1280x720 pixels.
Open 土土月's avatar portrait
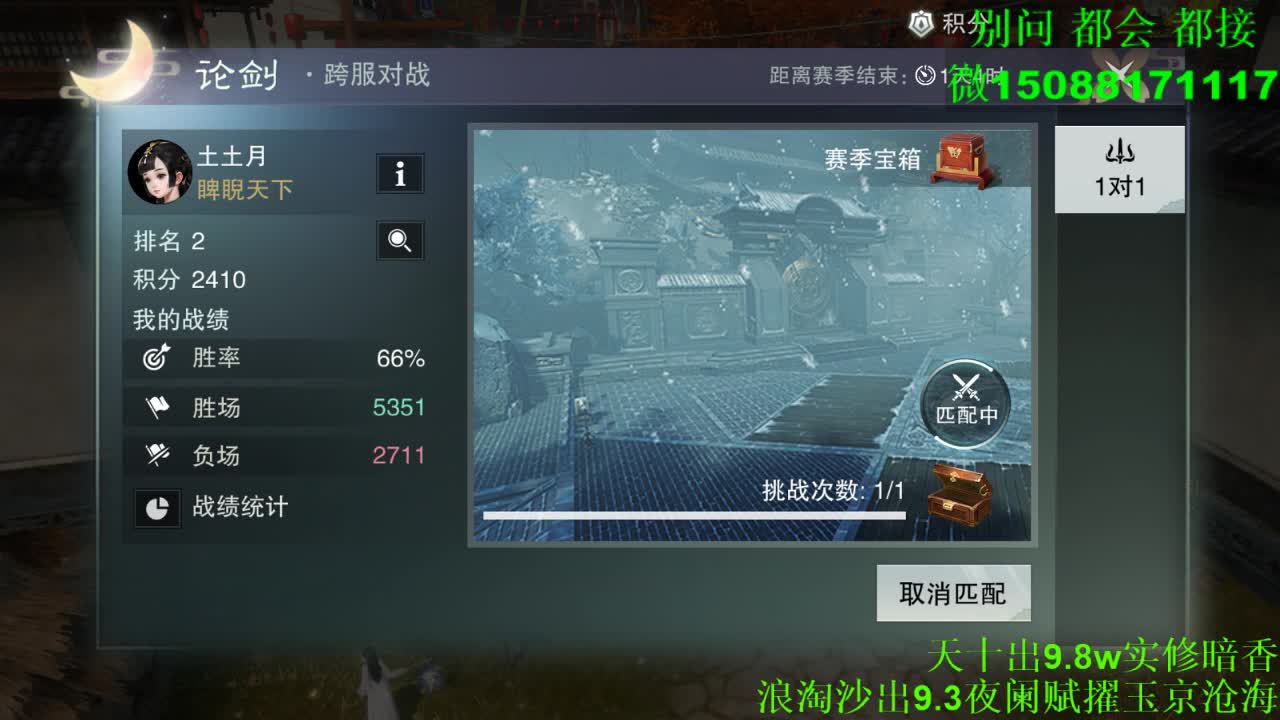160,172
